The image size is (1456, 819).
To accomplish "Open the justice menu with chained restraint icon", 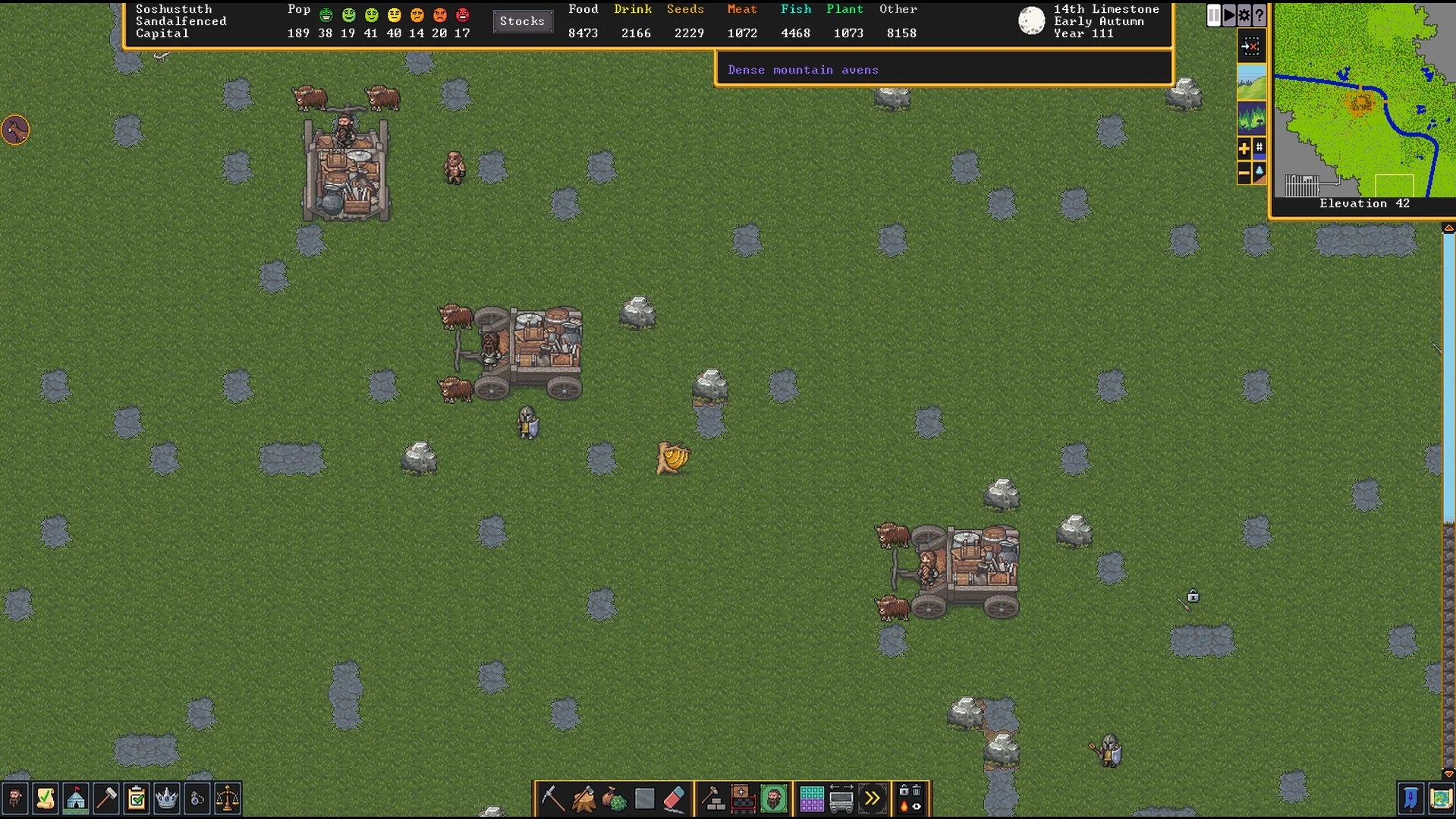I will tap(196, 799).
